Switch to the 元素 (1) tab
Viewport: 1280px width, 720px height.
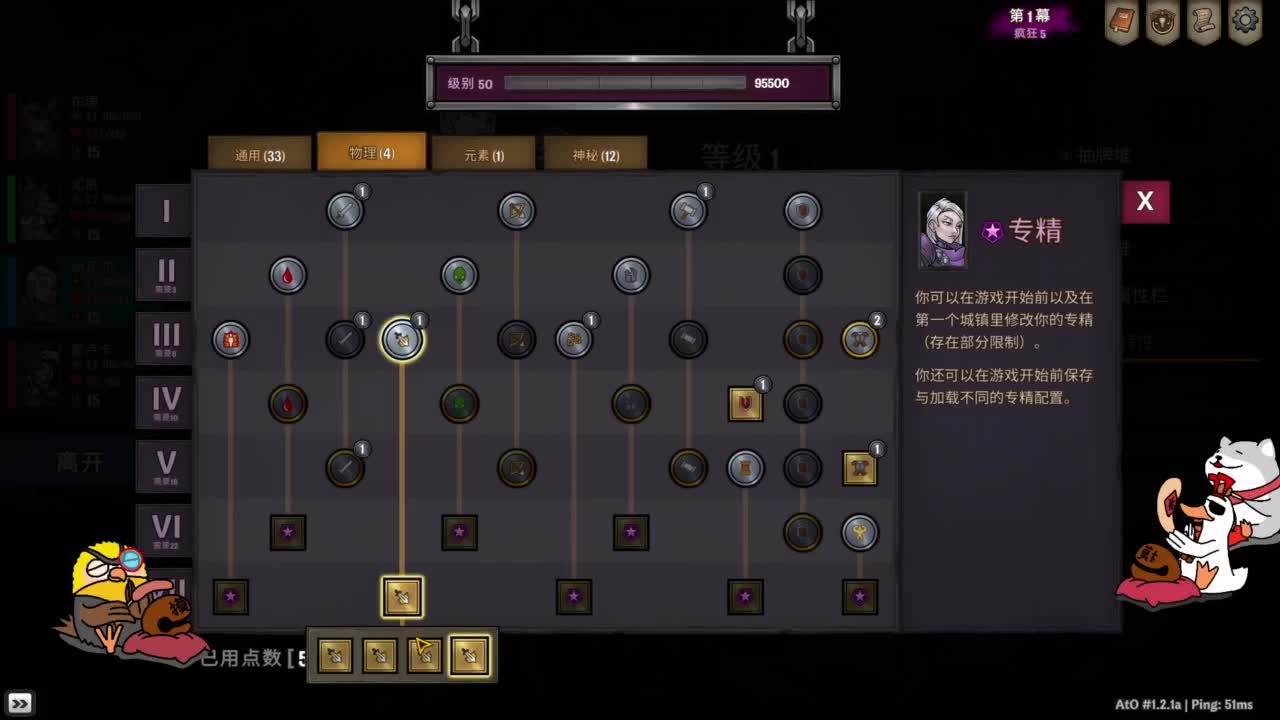(483, 152)
